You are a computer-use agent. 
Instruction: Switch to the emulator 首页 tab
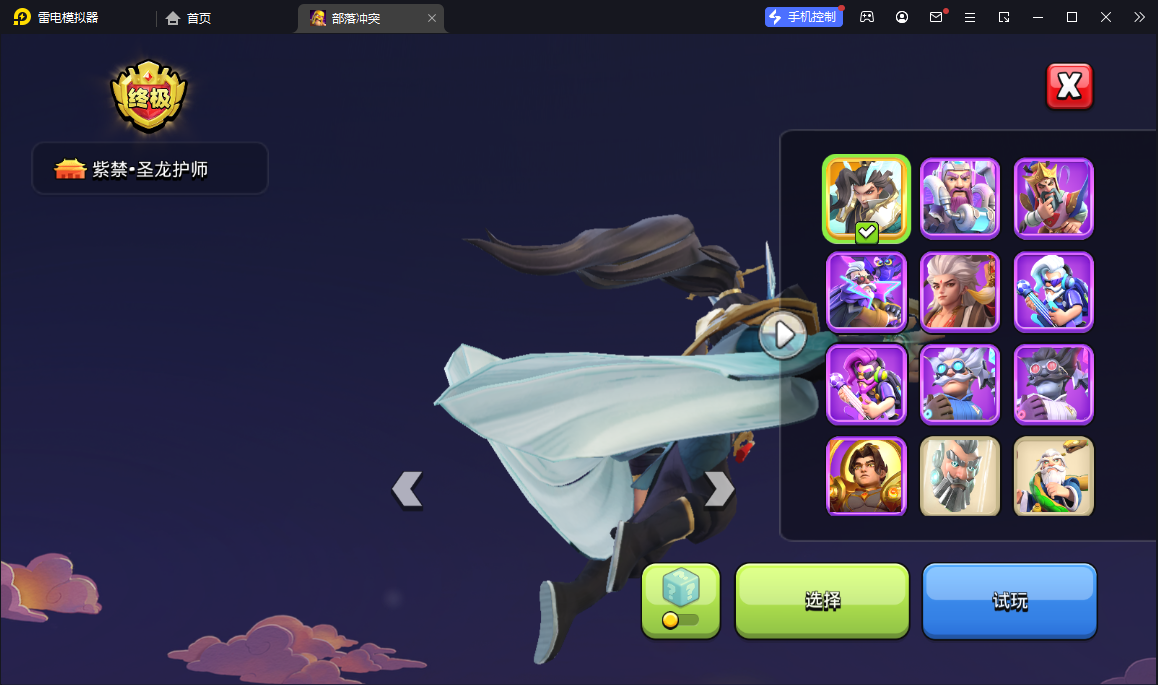[189, 18]
